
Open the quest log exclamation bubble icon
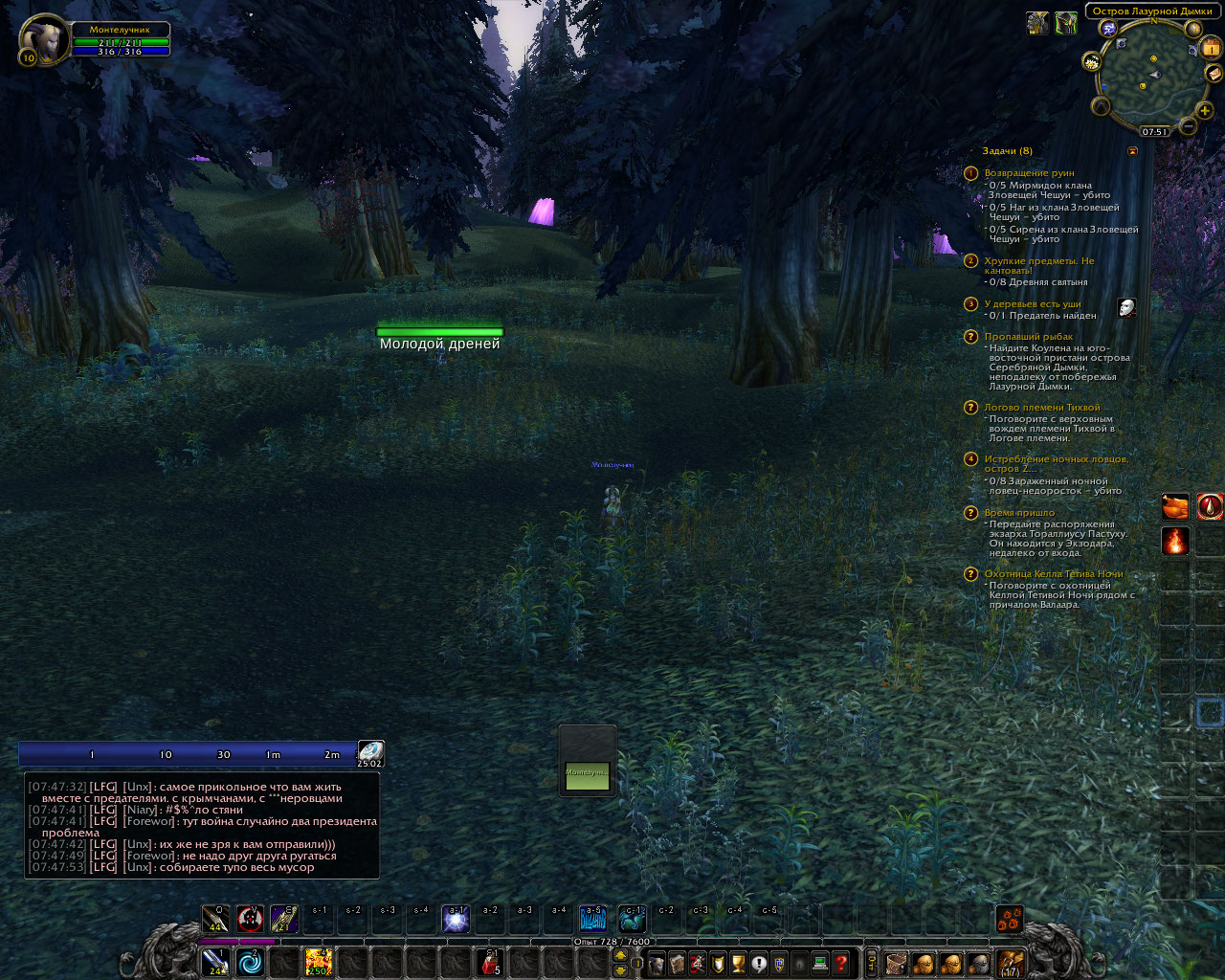point(757,964)
